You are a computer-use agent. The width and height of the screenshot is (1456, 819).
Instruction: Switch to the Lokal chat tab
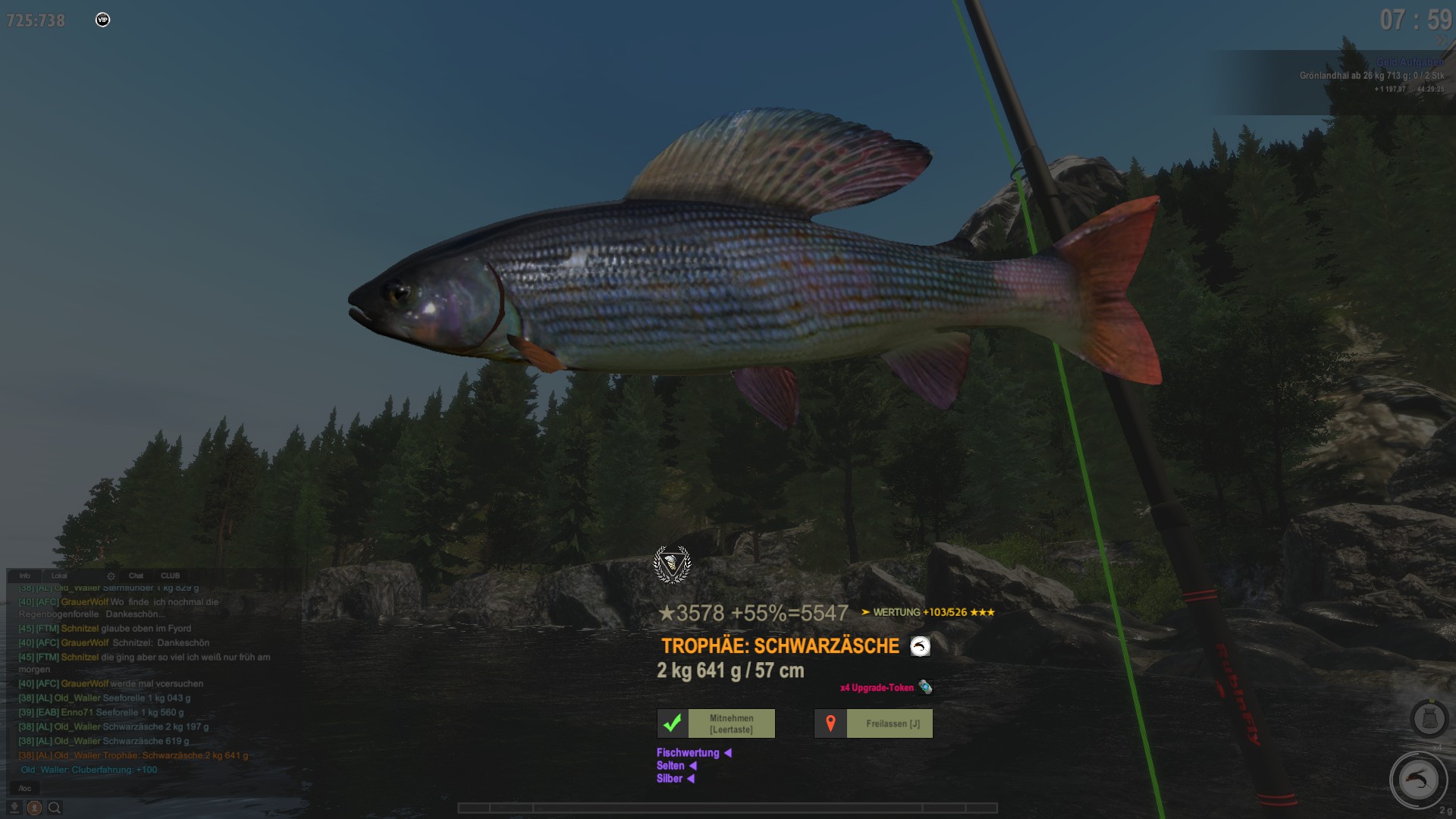(59, 576)
